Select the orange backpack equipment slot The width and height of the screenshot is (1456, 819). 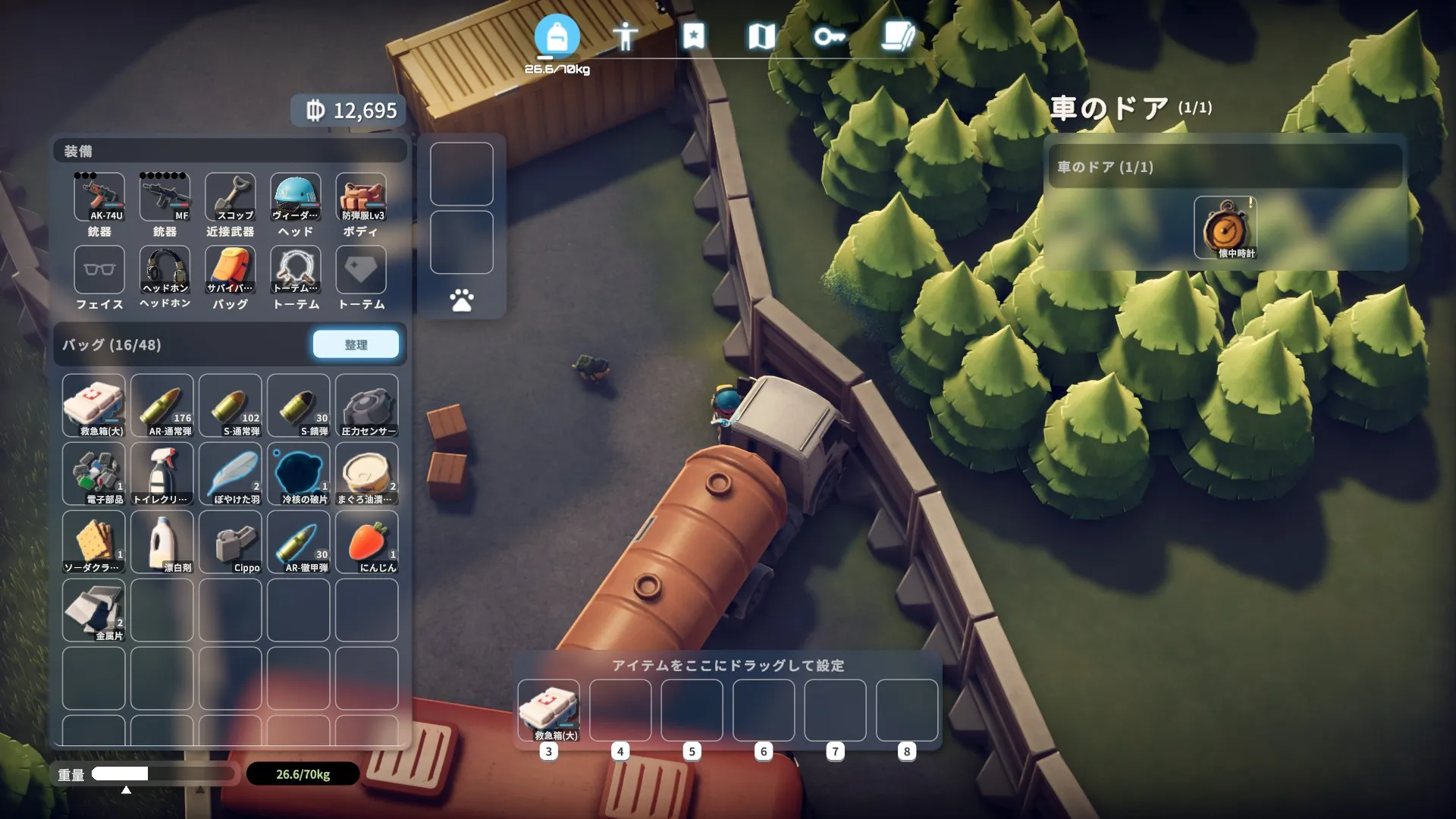(x=231, y=270)
